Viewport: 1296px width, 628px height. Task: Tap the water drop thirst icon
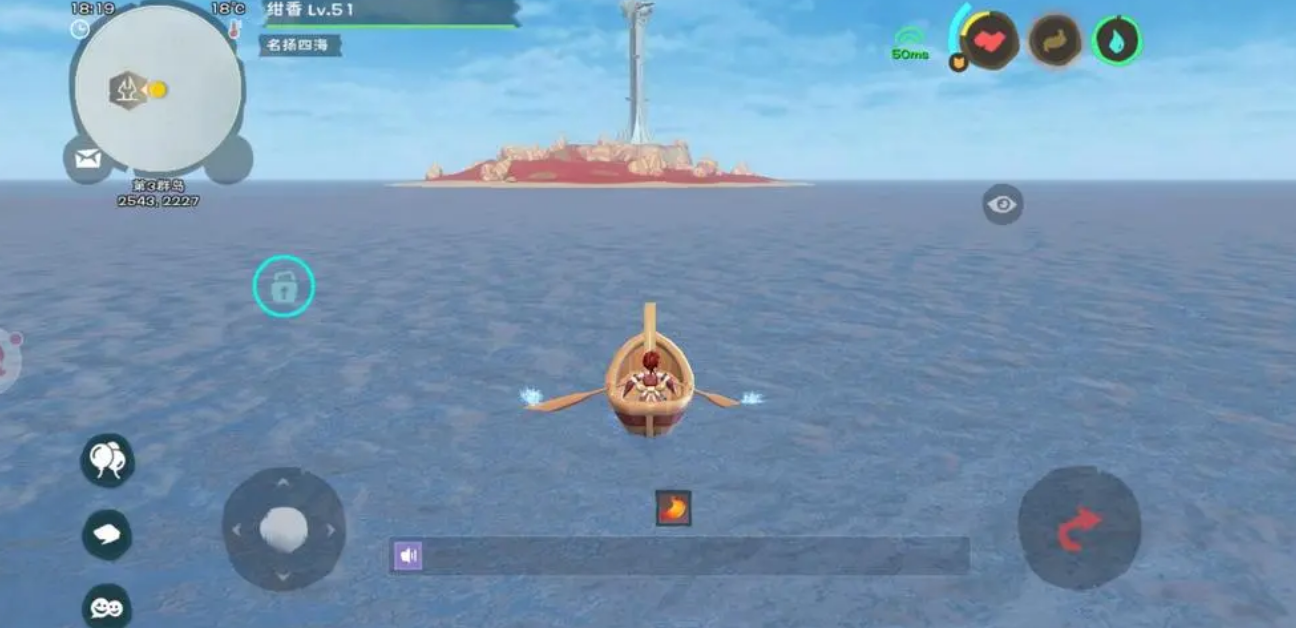pos(1117,41)
